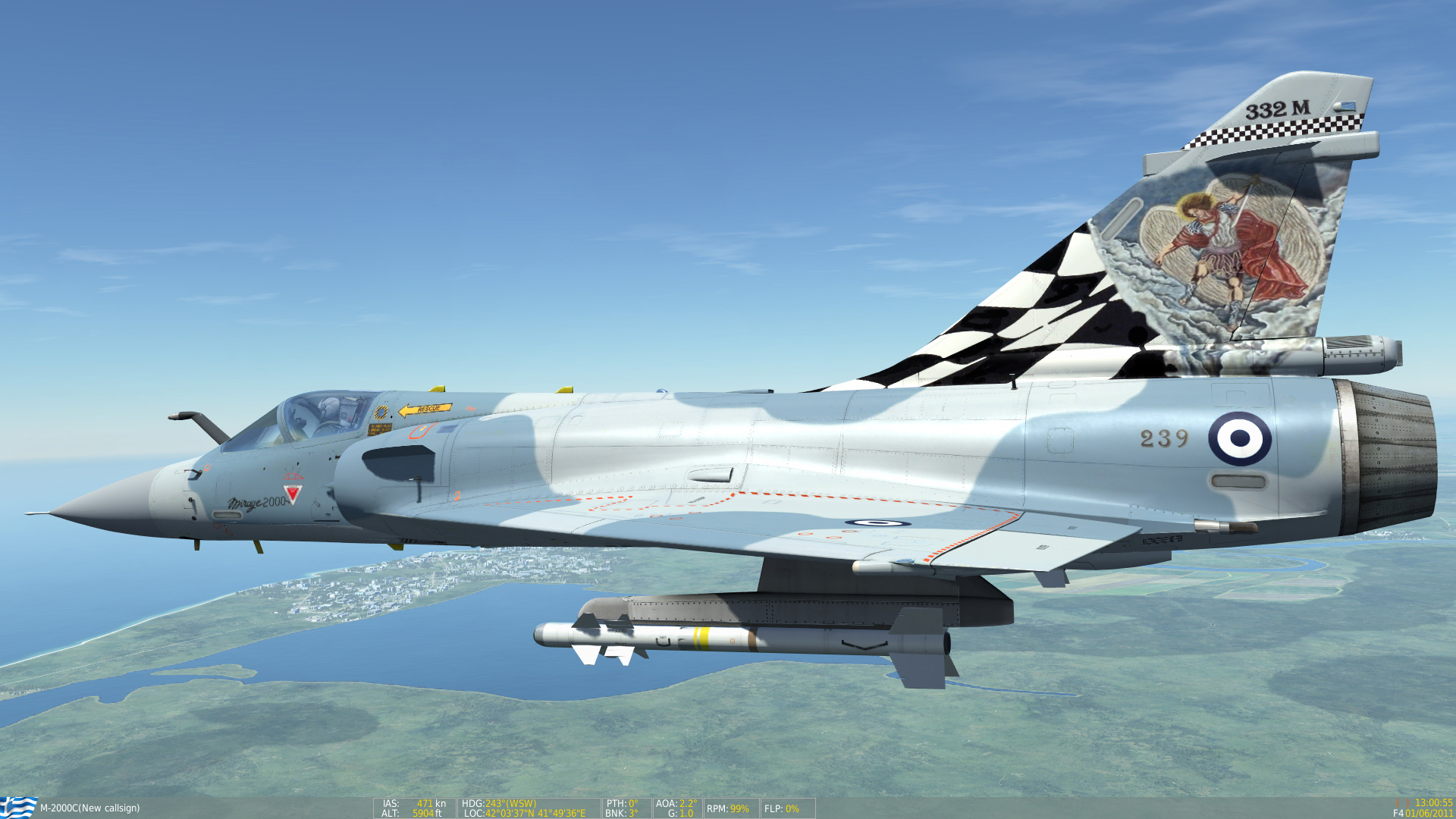
Task: Click the yellow 99% RPM value
Action: tap(739, 808)
